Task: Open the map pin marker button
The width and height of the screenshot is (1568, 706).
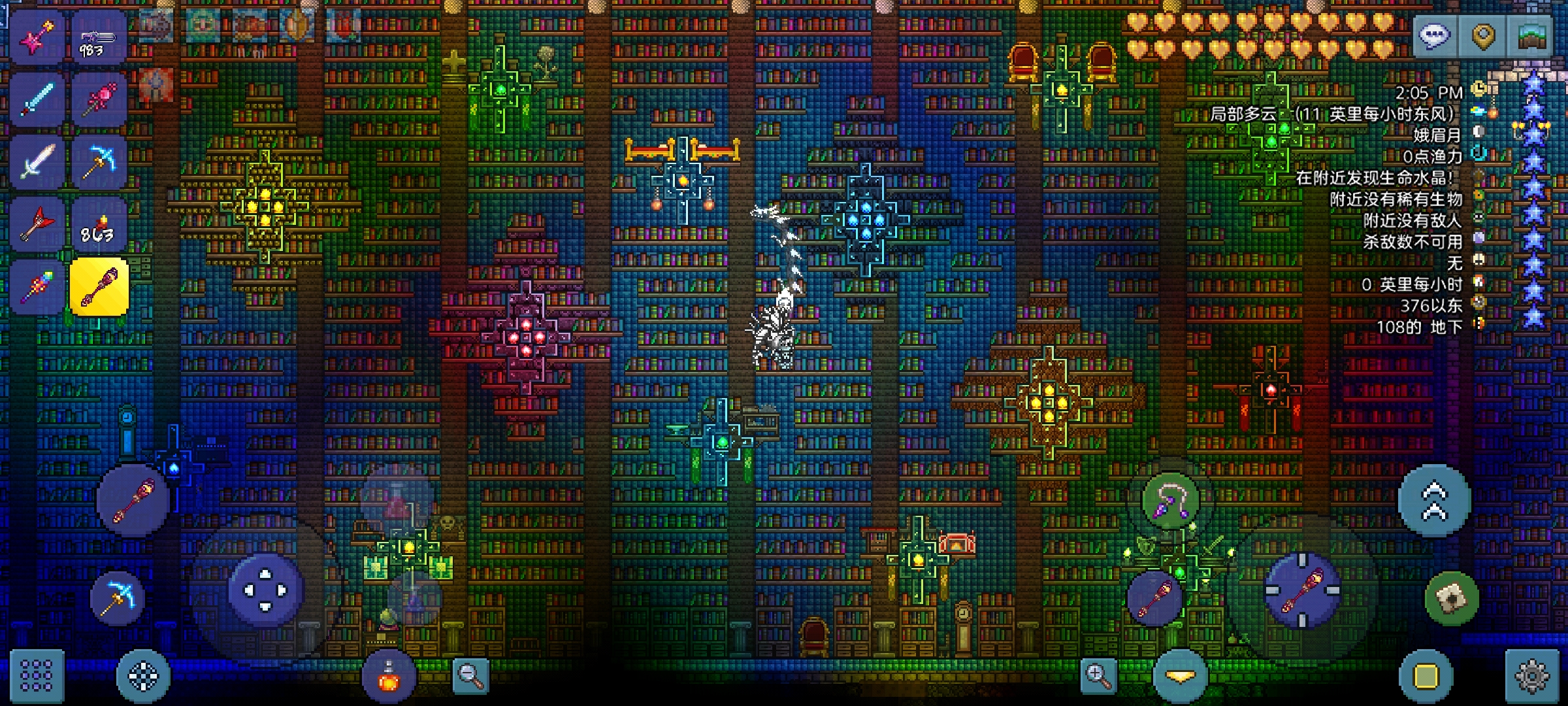Action: [x=1483, y=35]
